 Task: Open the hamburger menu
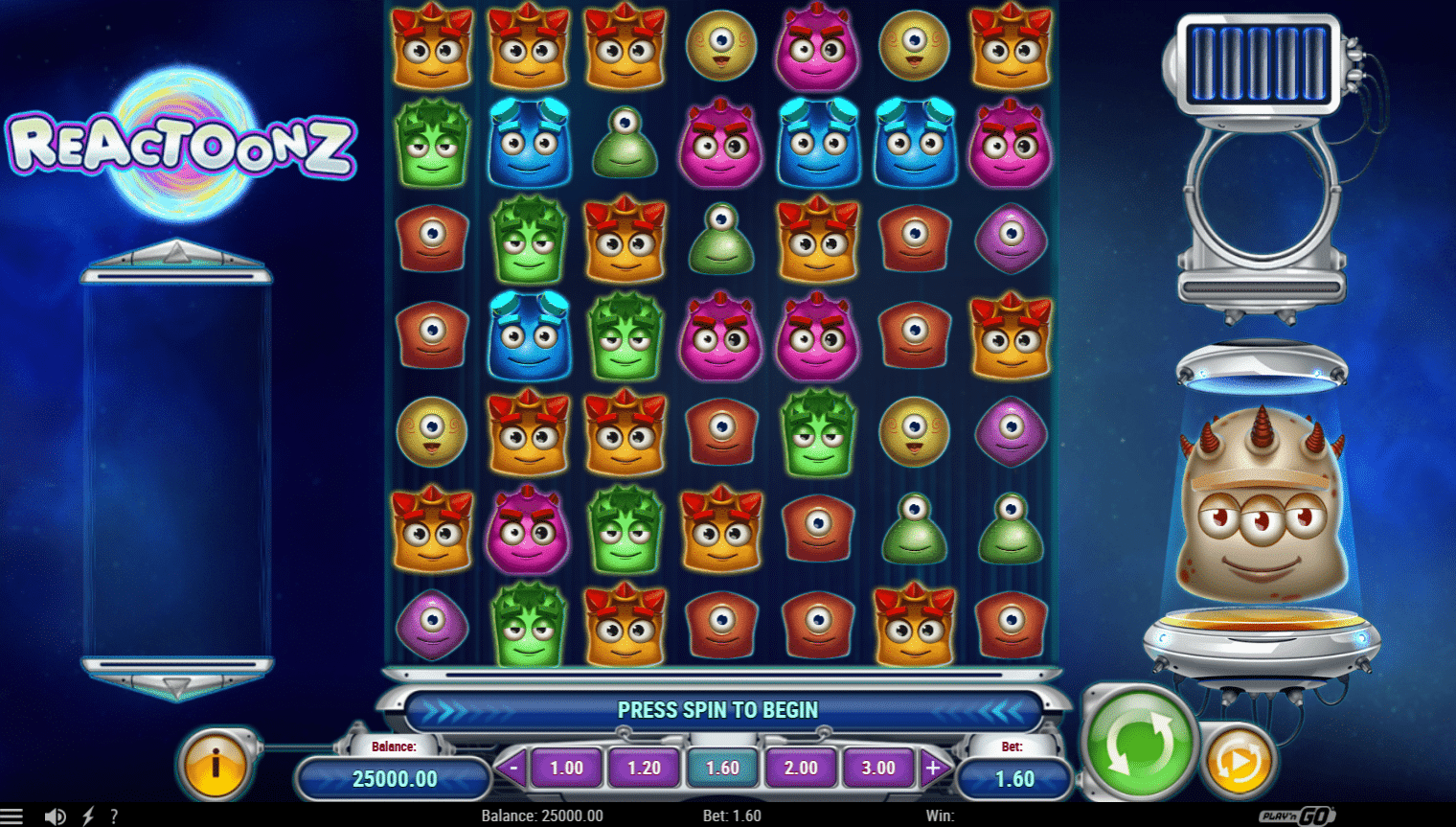tap(13, 816)
